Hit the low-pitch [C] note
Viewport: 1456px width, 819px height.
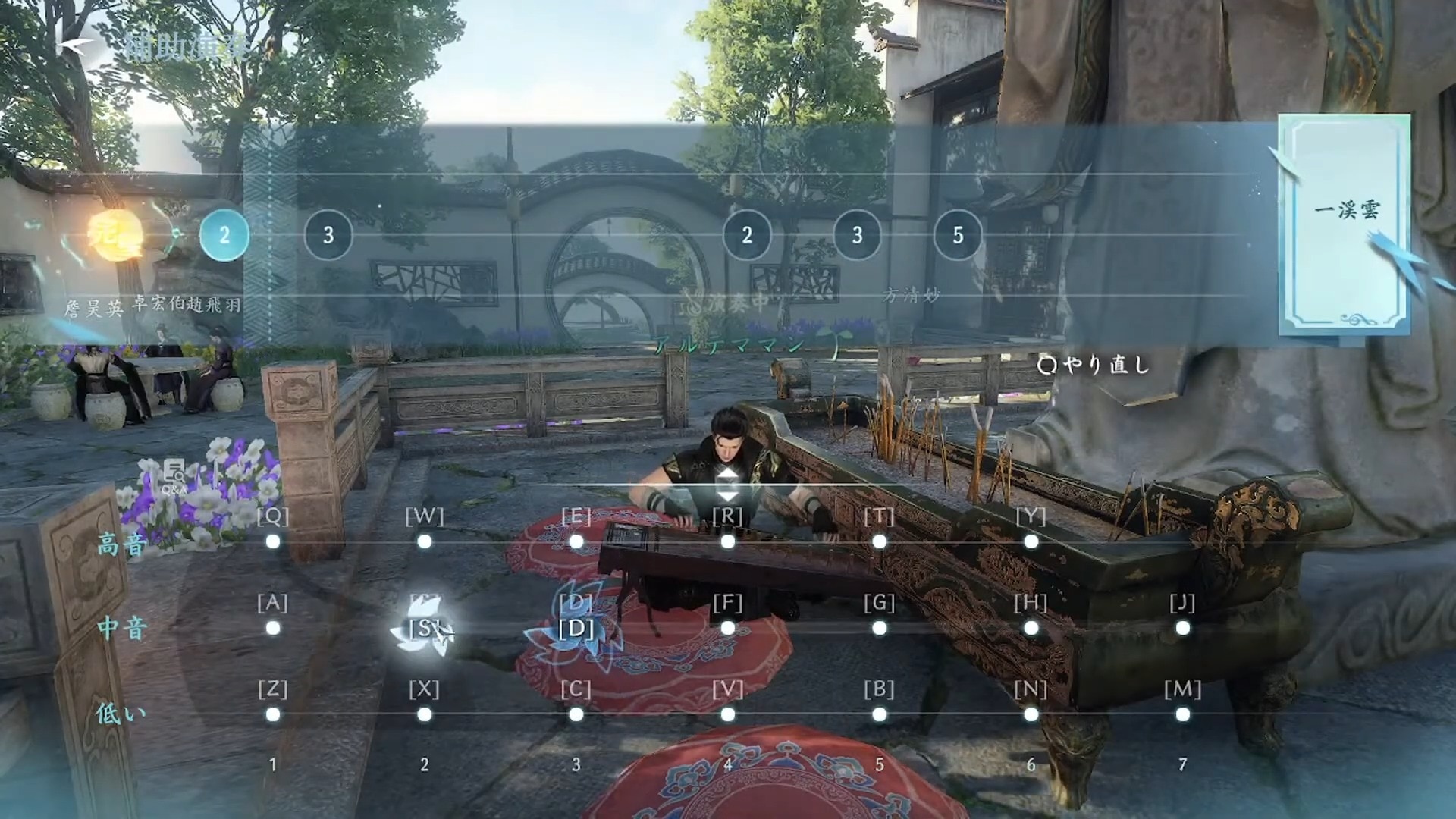pyautogui.click(x=576, y=714)
